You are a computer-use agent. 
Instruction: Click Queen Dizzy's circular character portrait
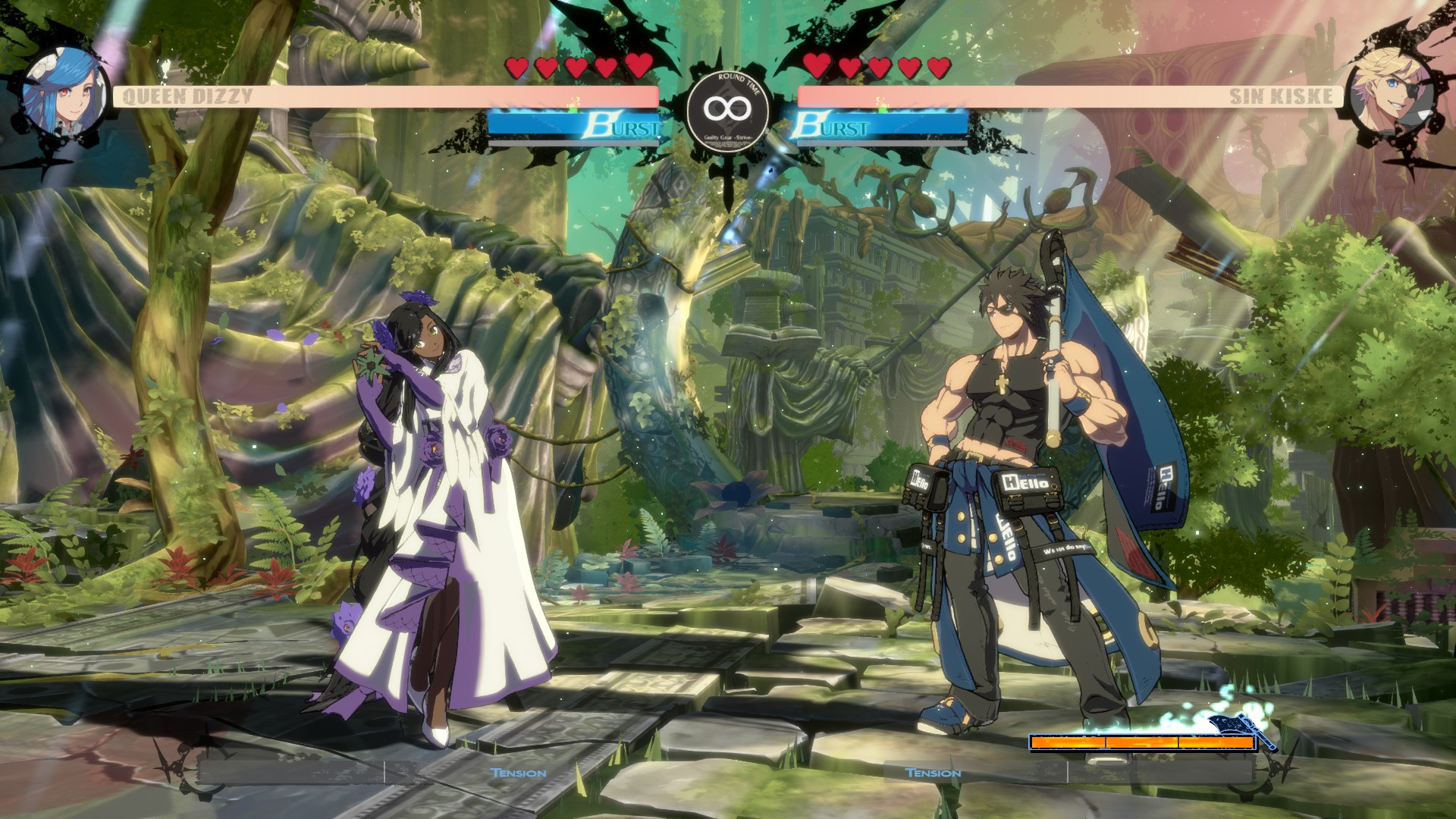pos(64,91)
